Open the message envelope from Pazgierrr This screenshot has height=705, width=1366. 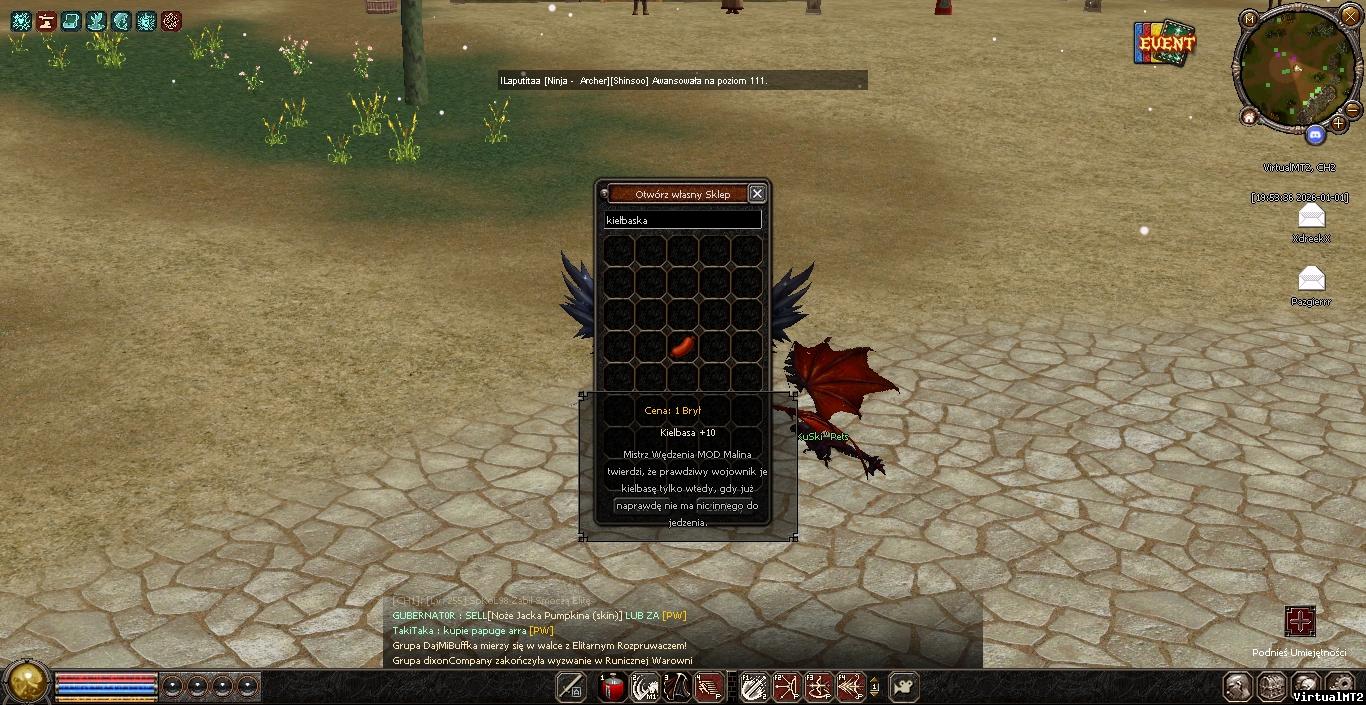pyautogui.click(x=1310, y=278)
